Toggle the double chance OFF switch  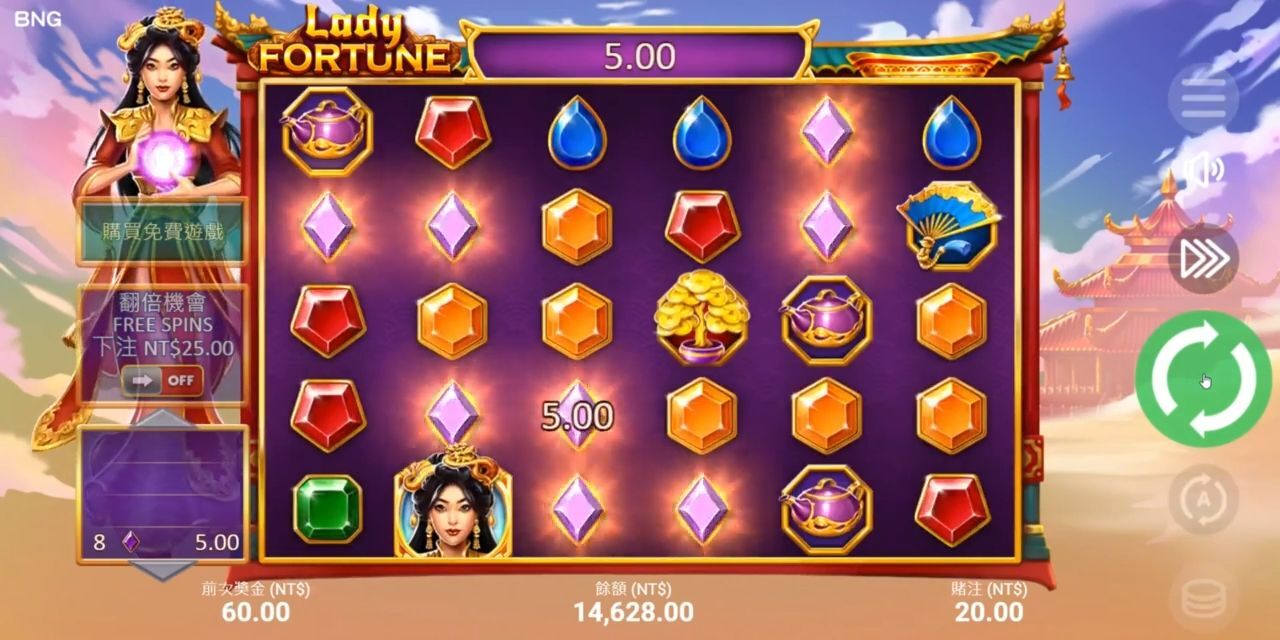tap(162, 381)
